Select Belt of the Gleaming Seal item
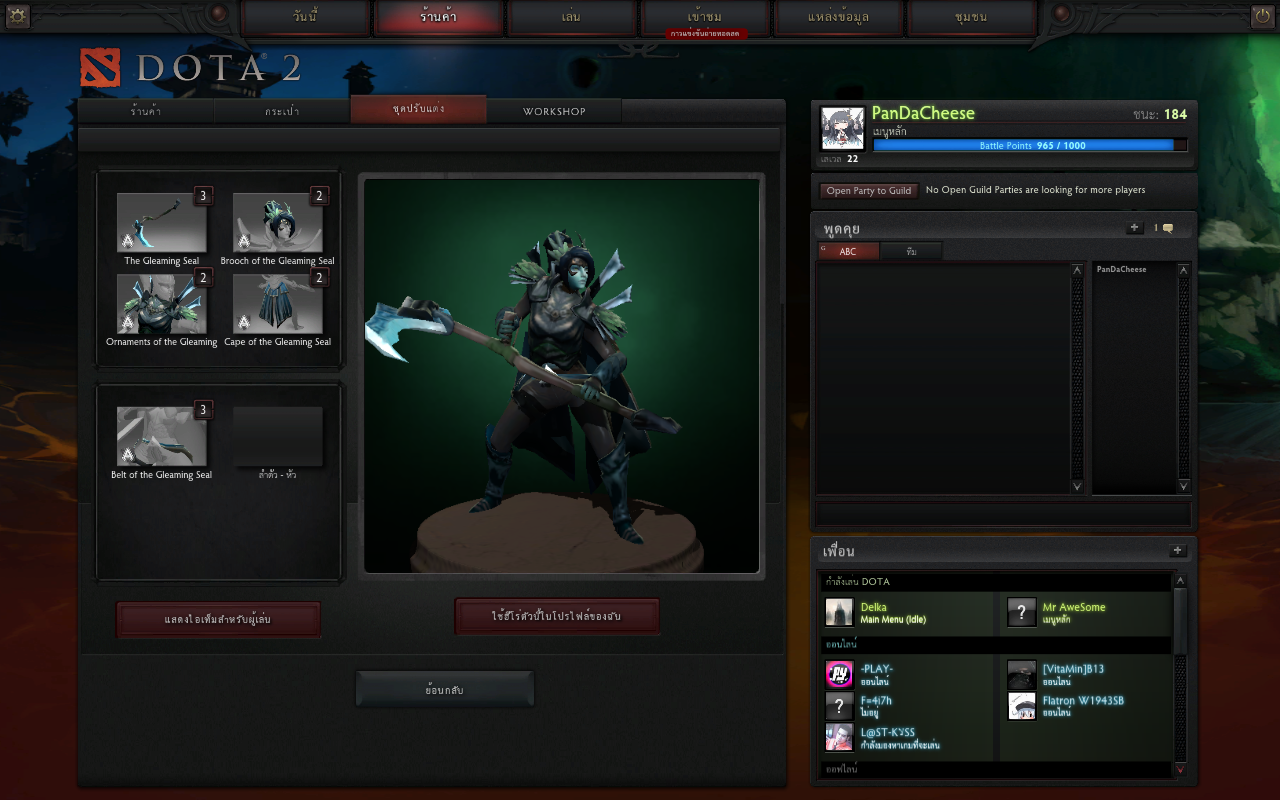 click(x=162, y=437)
